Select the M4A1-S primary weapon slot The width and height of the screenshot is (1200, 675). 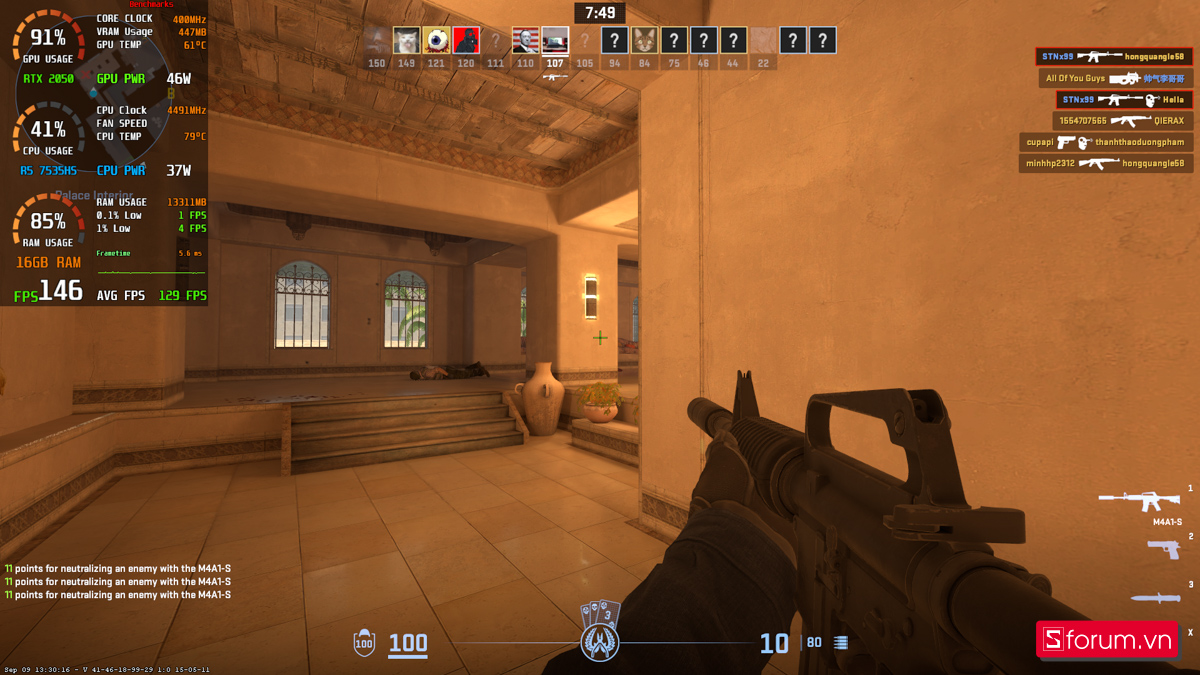[1140, 498]
